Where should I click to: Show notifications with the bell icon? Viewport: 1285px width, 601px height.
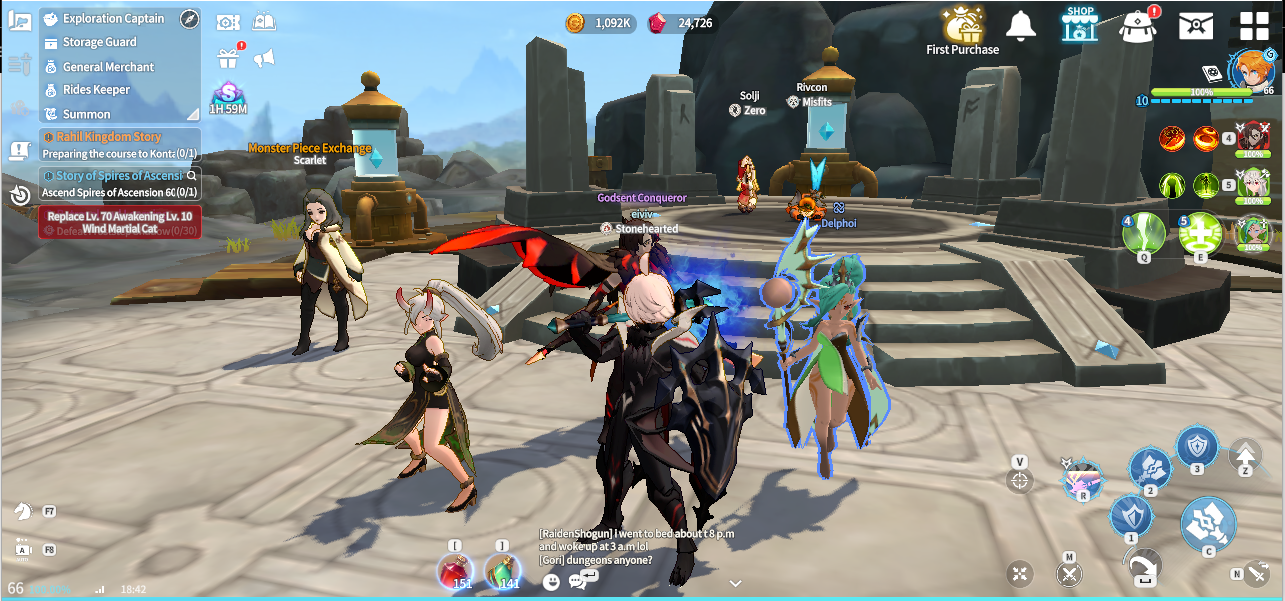[x=1021, y=26]
